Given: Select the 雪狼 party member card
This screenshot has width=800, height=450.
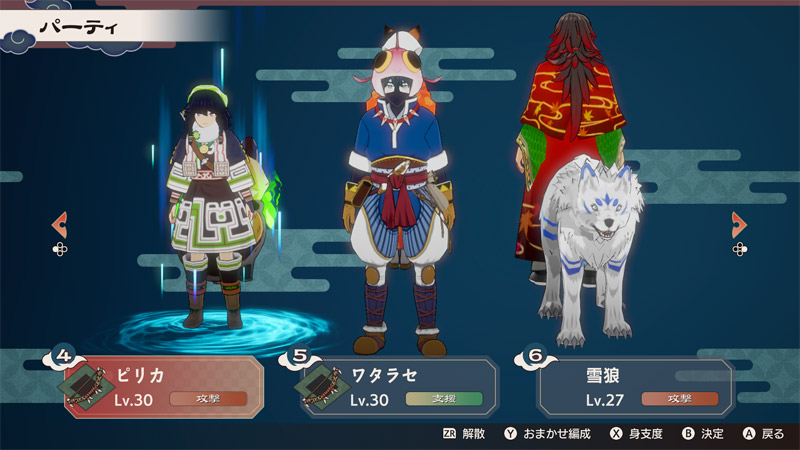Looking at the screenshot, I should 635,386.
